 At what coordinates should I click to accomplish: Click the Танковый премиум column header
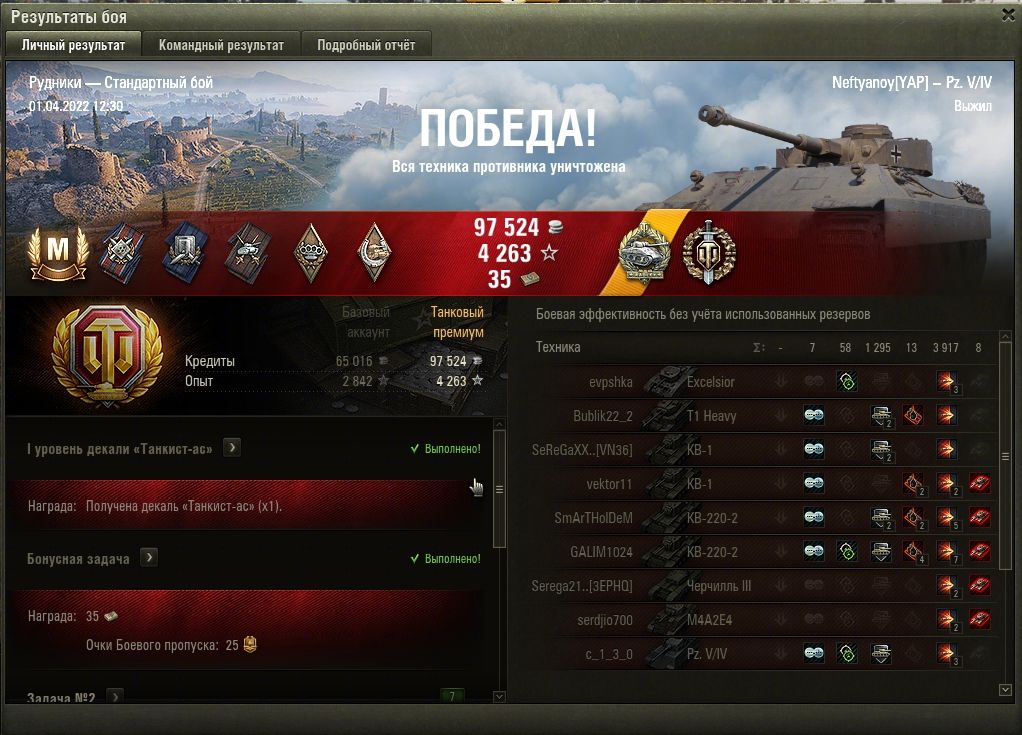(457, 321)
